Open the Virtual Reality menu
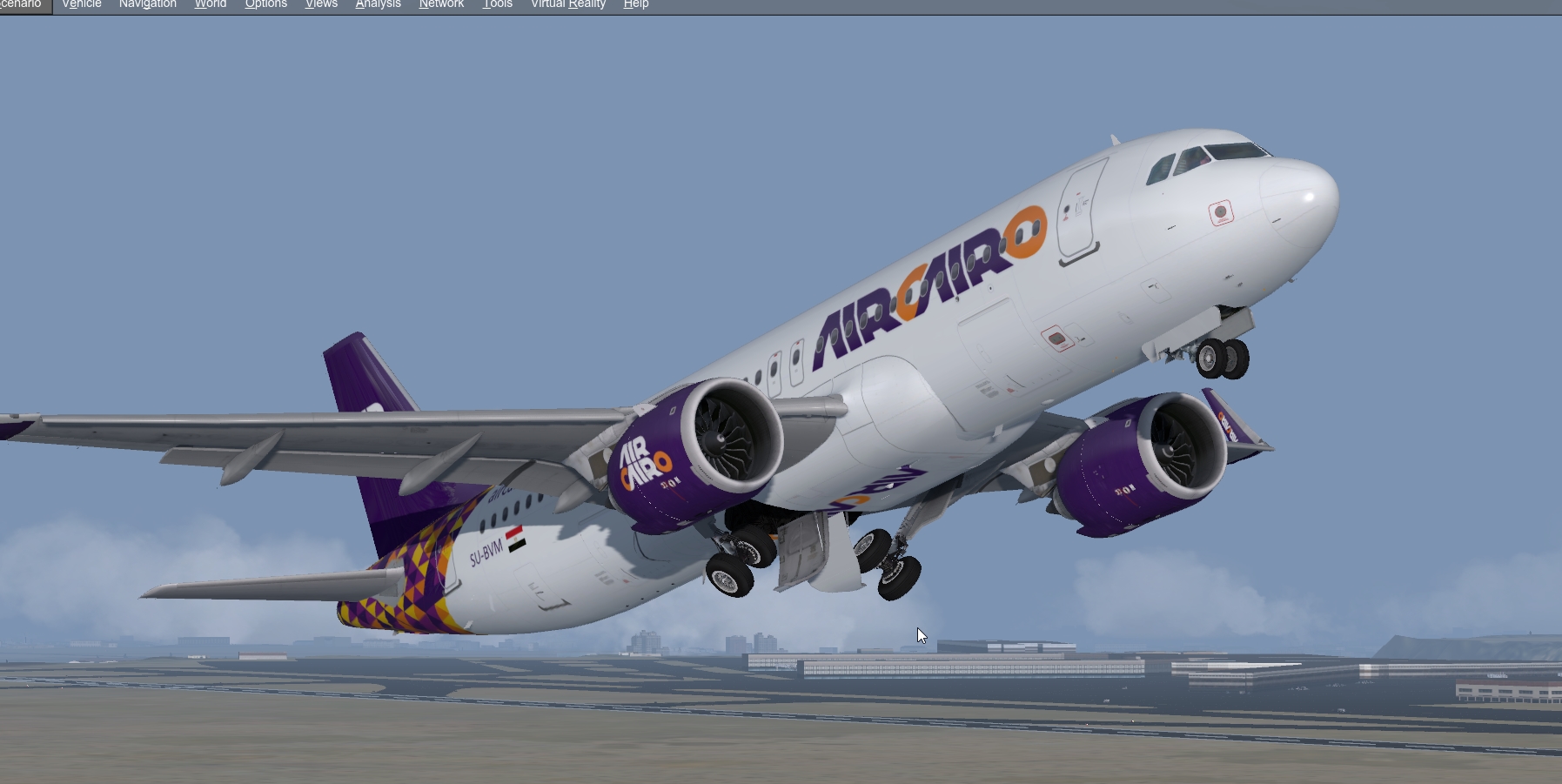This screenshot has width=1562, height=784. point(568,4)
